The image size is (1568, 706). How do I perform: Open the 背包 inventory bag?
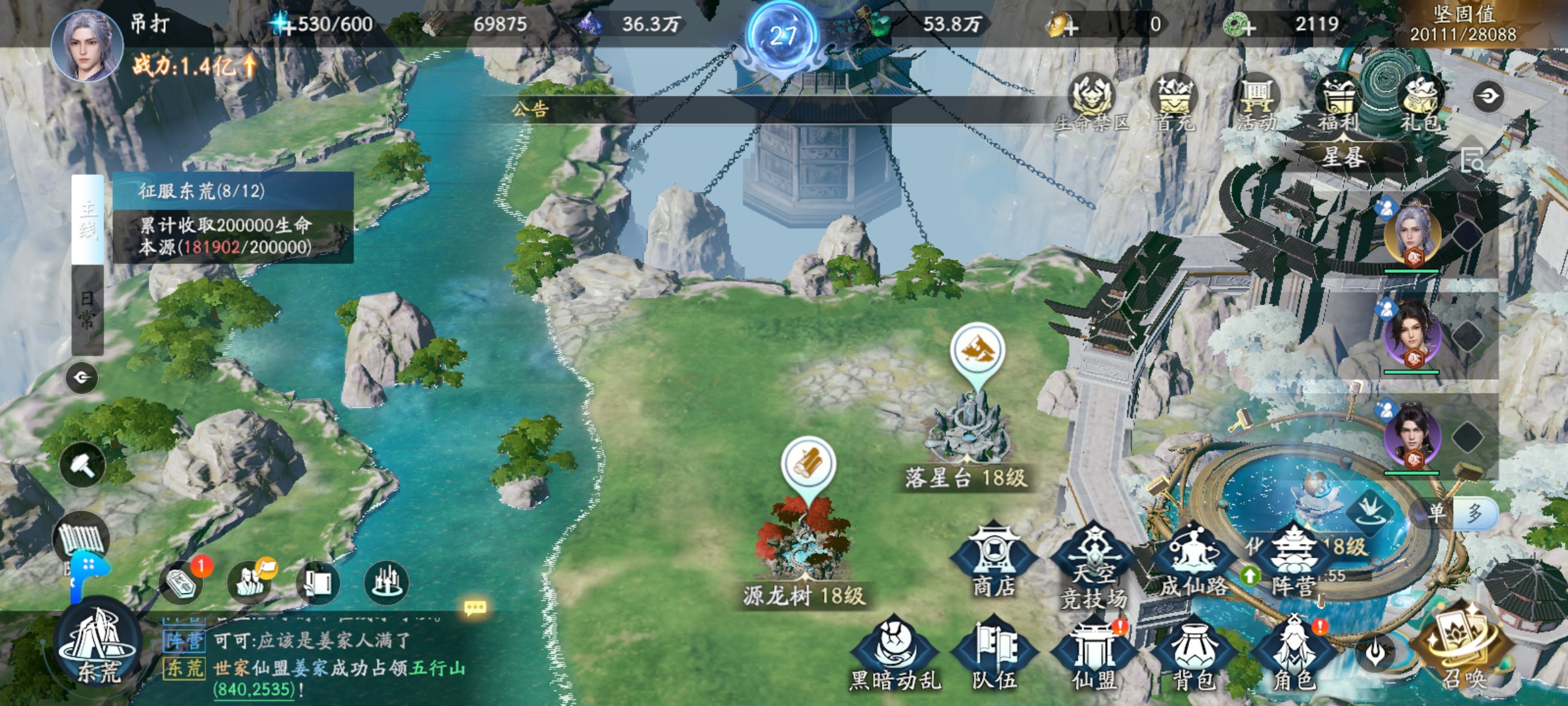(1194, 654)
